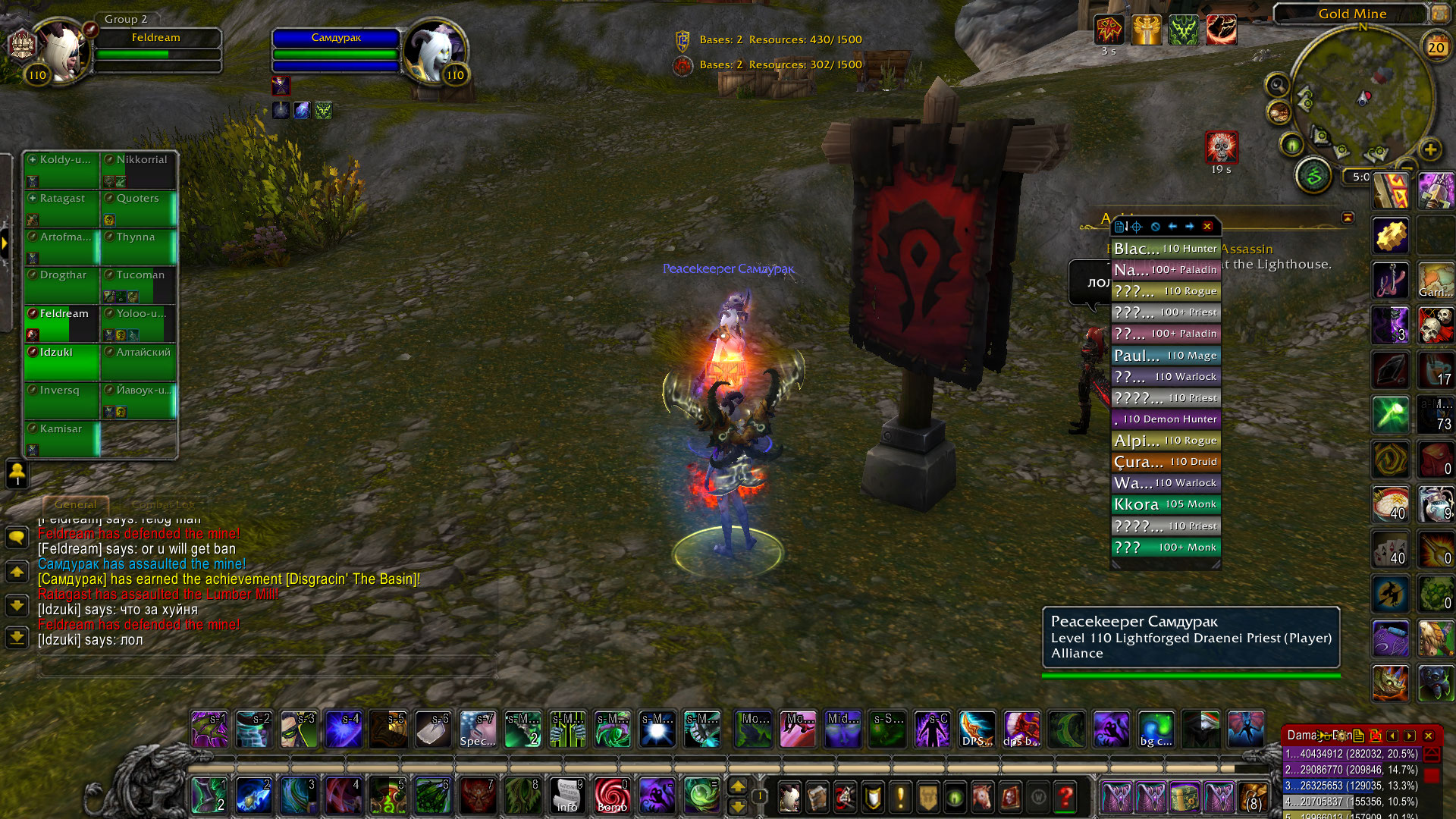Activate the Bomb action button
Screen dimensions: 1456x819
tap(611, 796)
